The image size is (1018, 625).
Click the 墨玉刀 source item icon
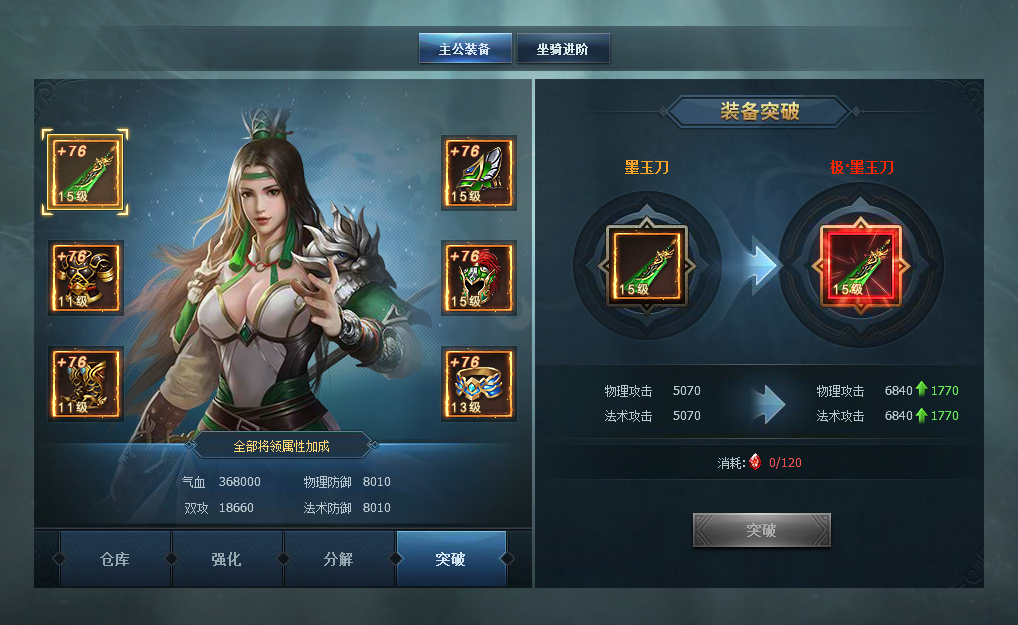647,265
